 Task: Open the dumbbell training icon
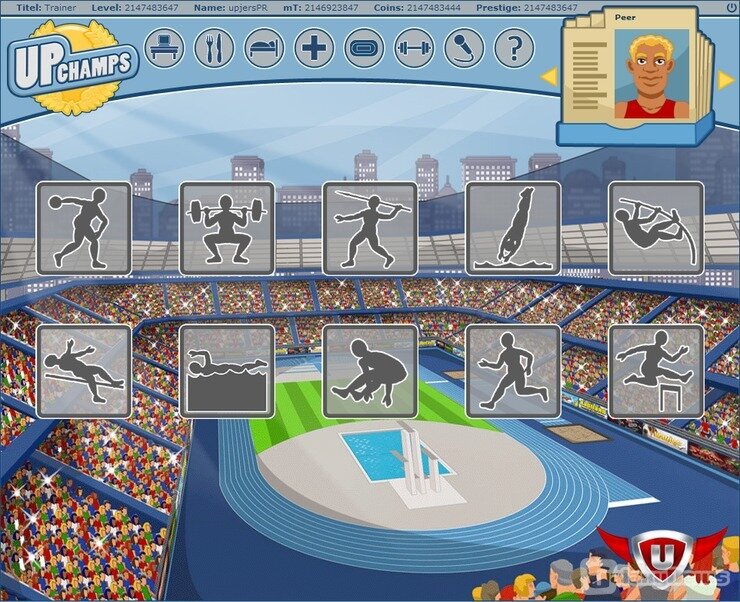[x=414, y=48]
